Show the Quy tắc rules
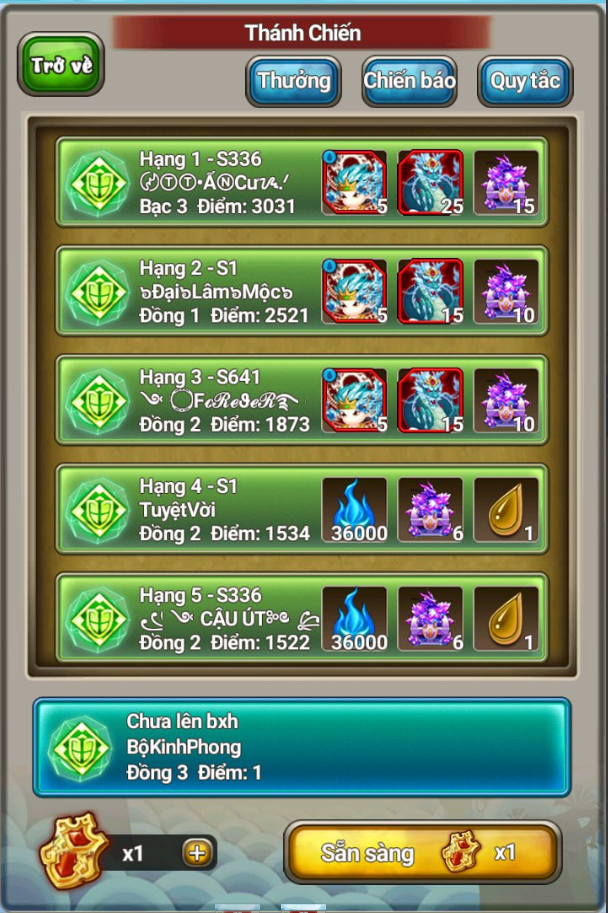Viewport: 608px width, 913px height. click(524, 80)
